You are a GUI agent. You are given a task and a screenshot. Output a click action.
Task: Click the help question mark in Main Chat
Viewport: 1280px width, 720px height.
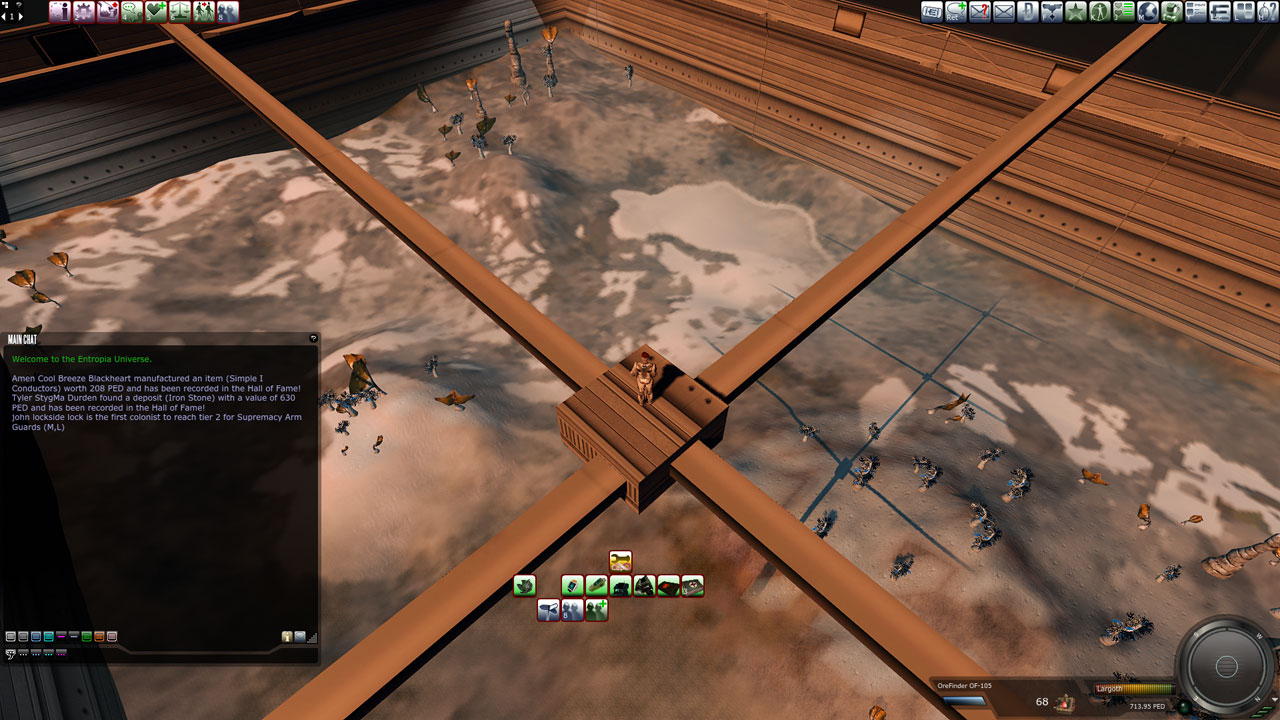[x=313, y=339]
